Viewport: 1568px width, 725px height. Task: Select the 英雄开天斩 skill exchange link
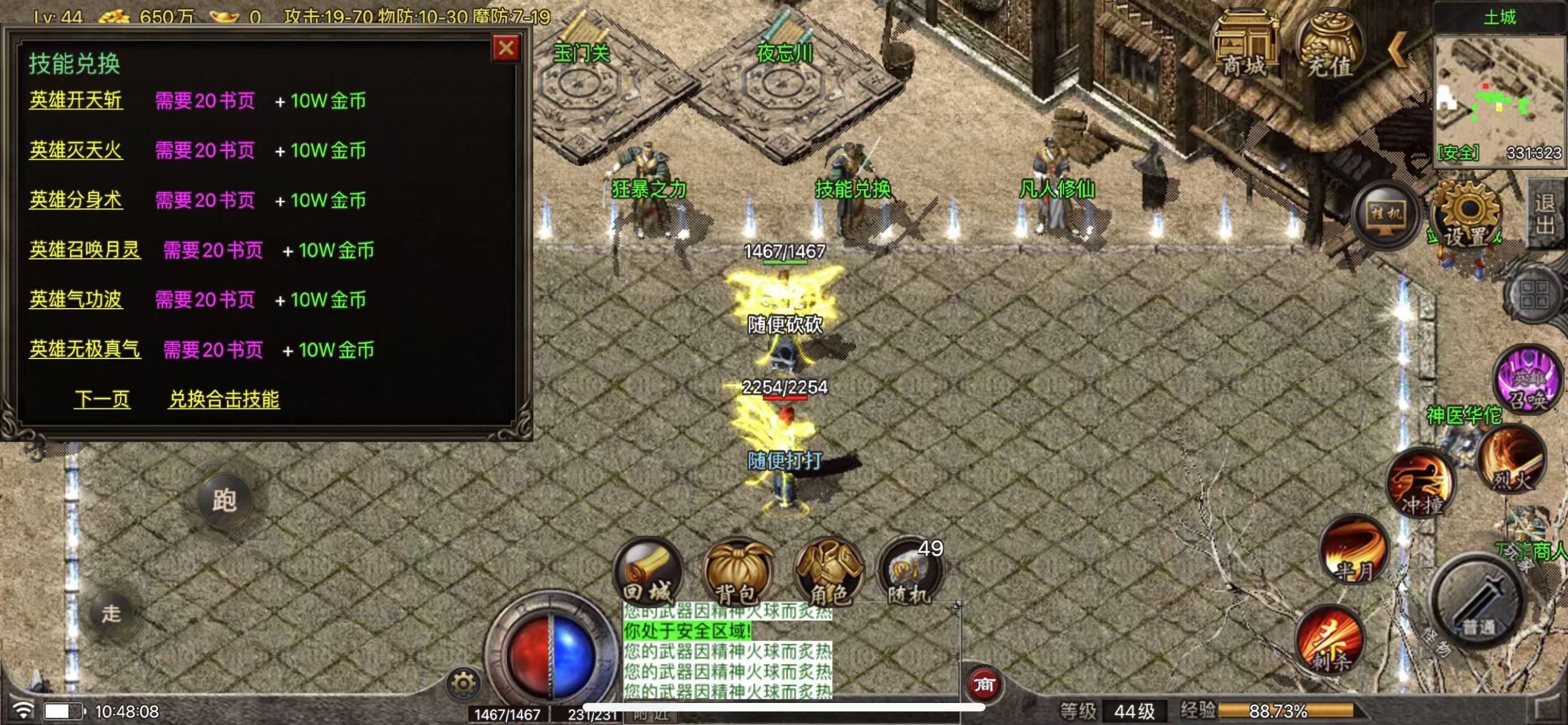click(x=76, y=100)
